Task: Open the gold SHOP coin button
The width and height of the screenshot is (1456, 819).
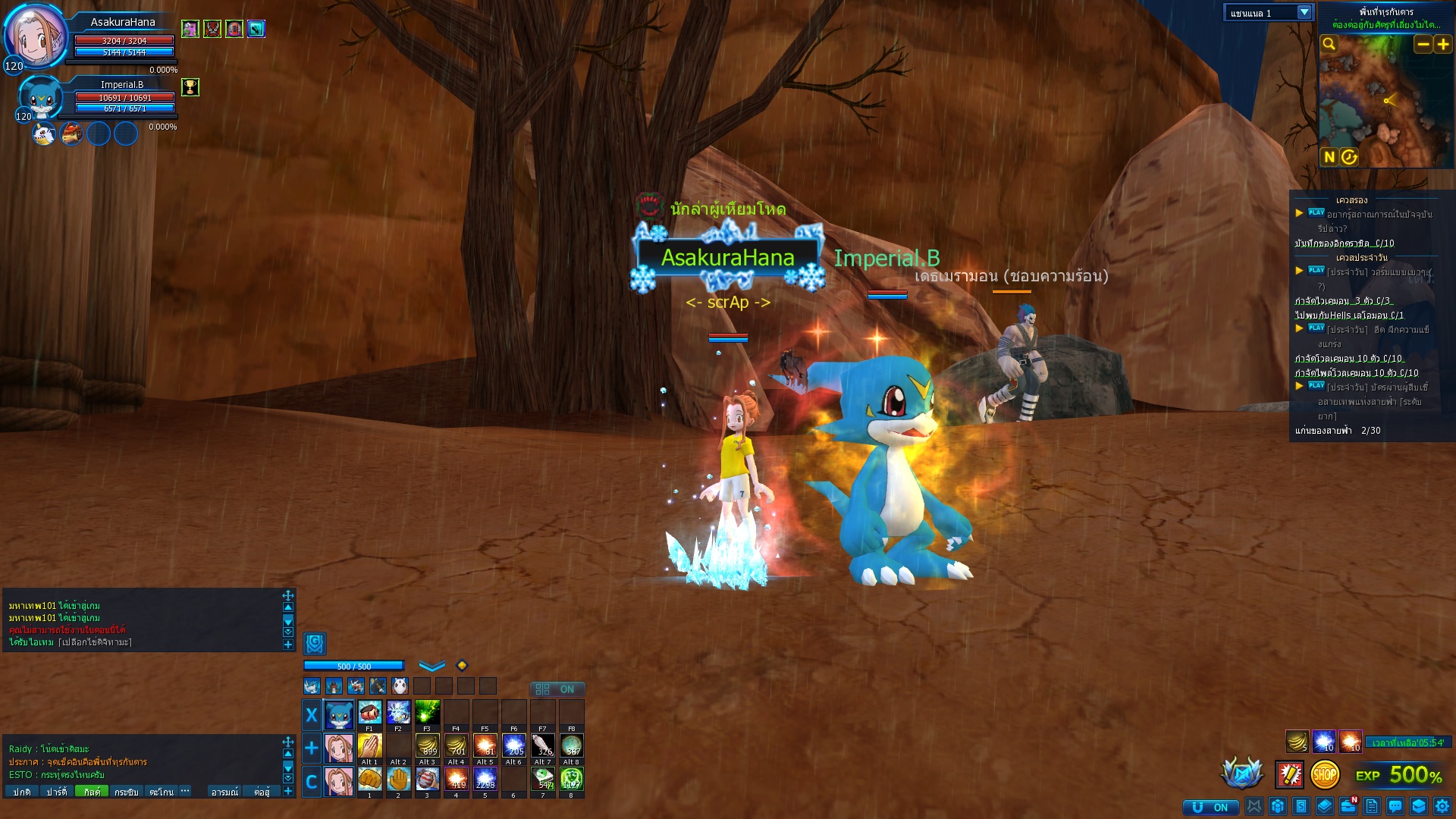Action: [1324, 775]
